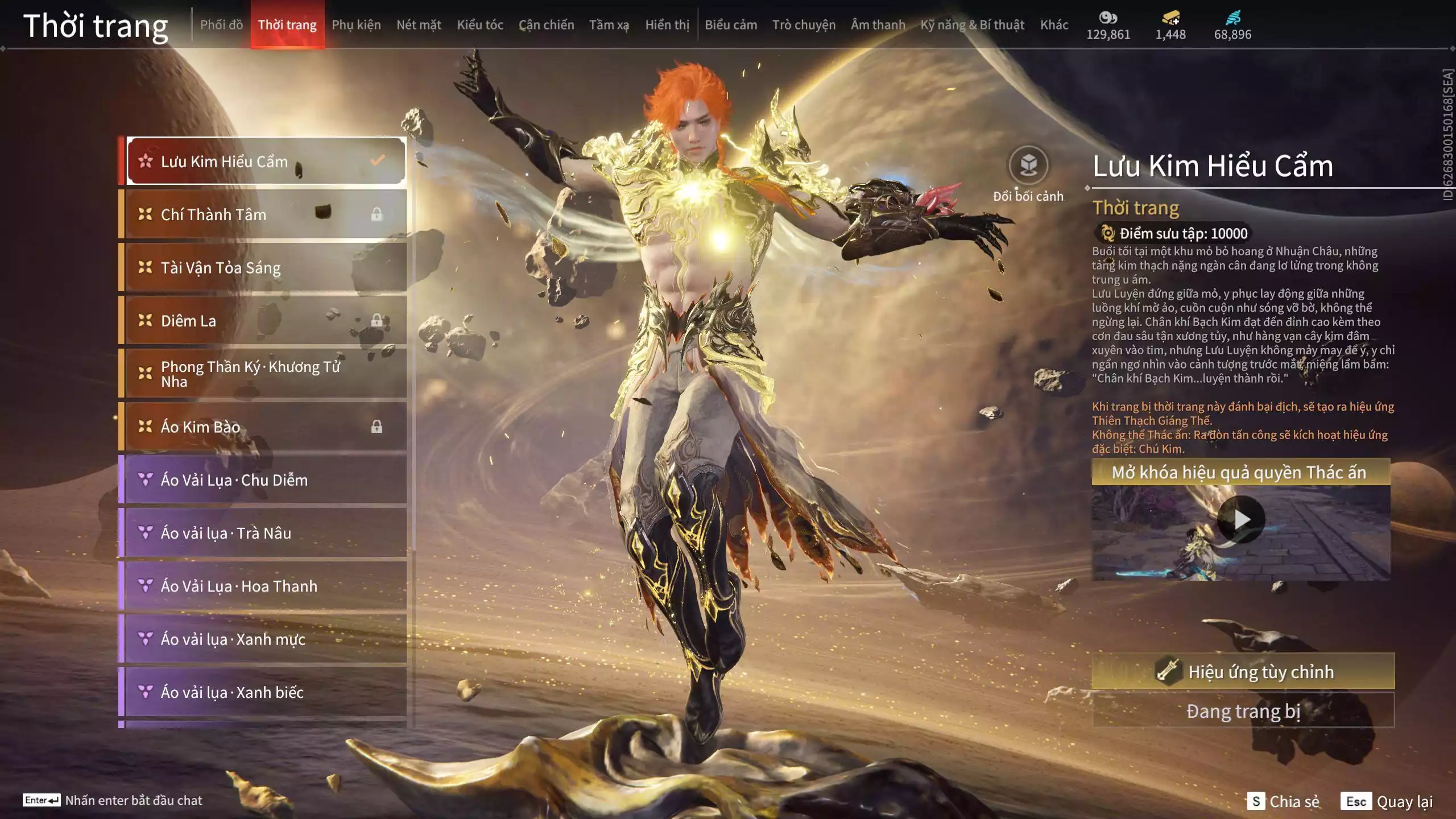Open the Biểu cảm tab

point(731,25)
